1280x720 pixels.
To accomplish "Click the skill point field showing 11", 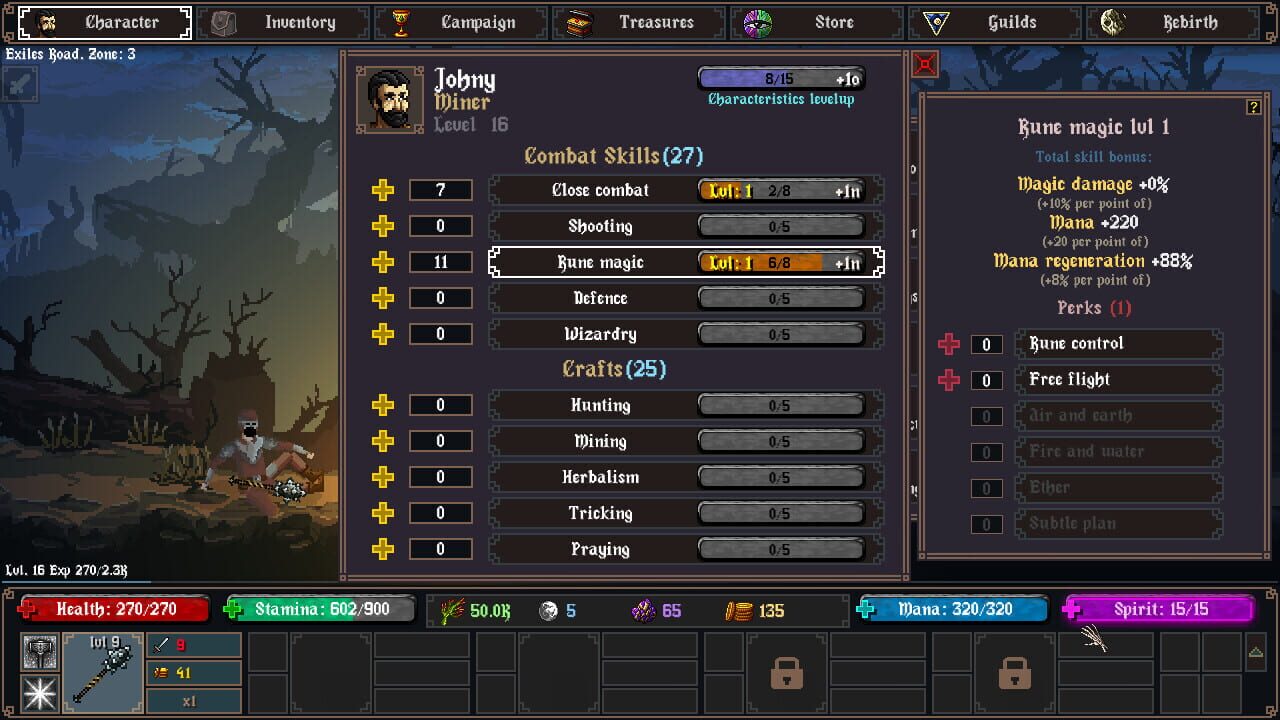I will pyautogui.click(x=441, y=261).
